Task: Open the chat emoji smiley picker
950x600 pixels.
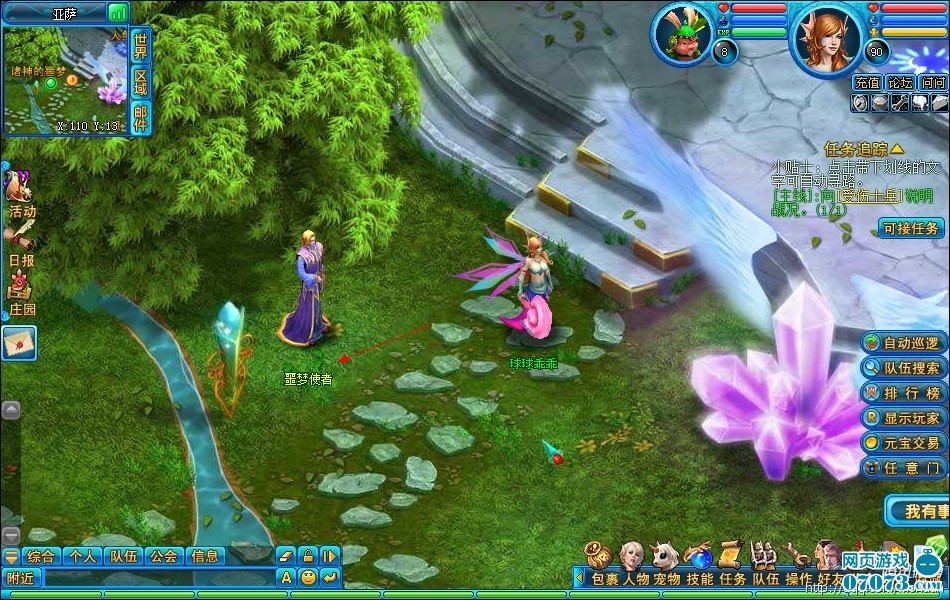Action: click(308, 577)
